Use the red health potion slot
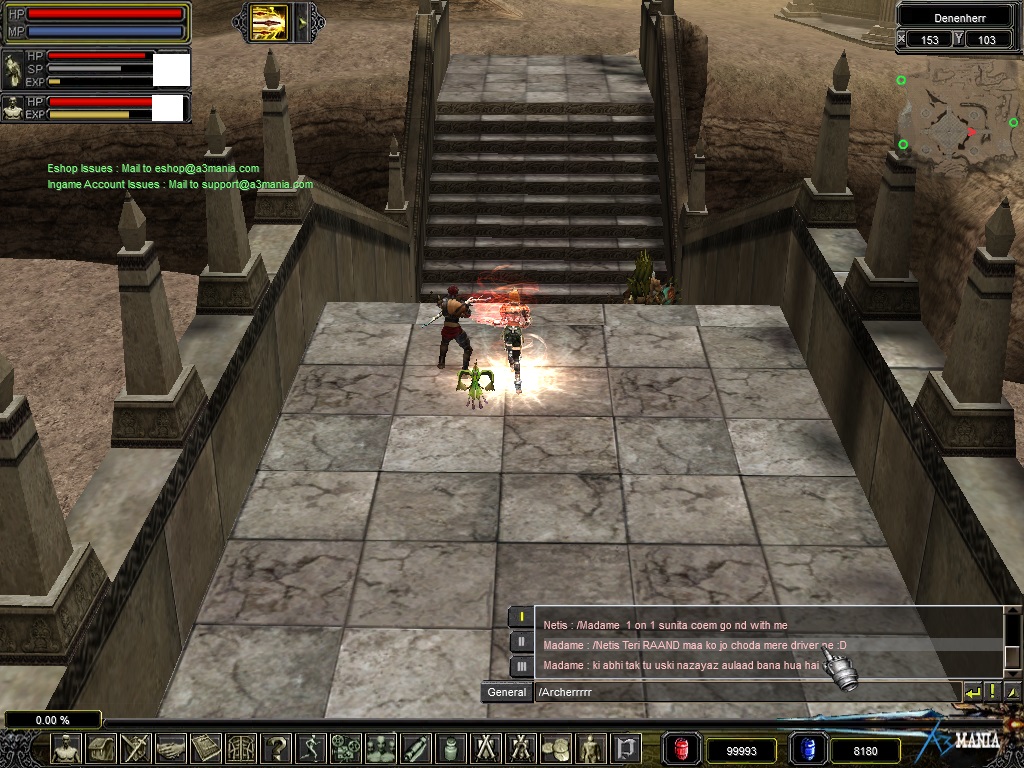The width and height of the screenshot is (1024, 768). point(683,749)
